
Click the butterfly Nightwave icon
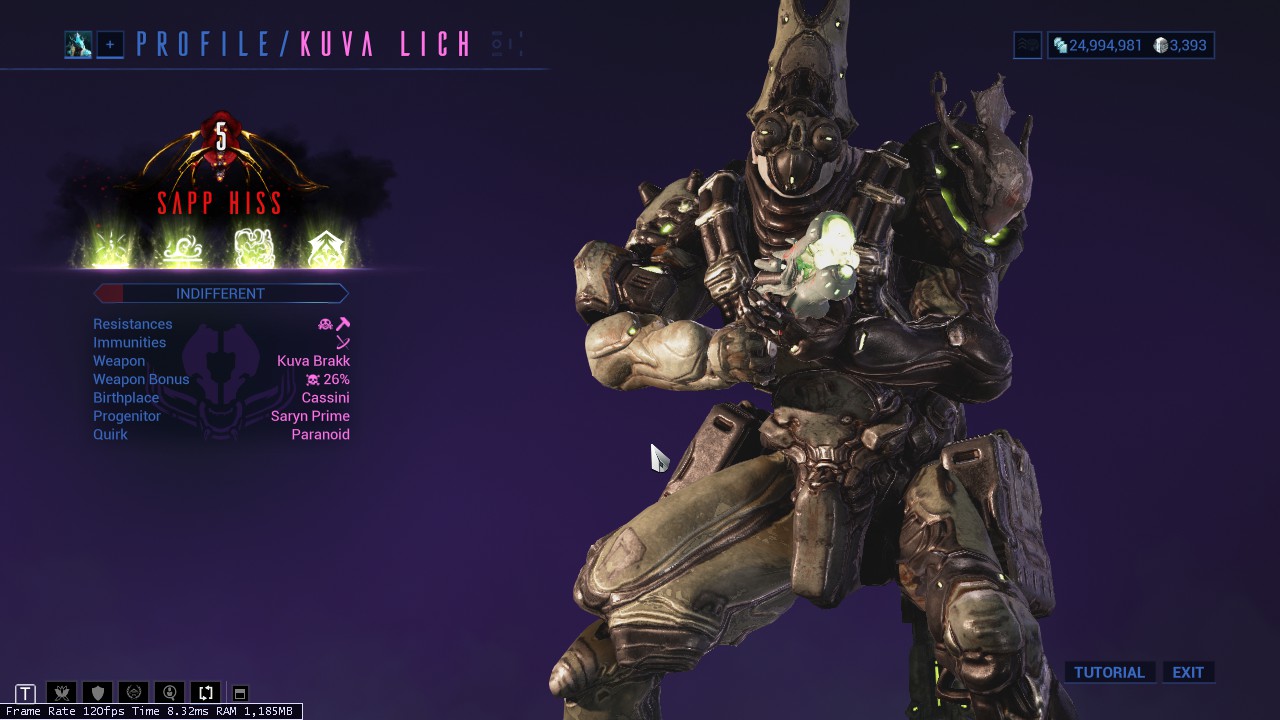[x=60, y=692]
